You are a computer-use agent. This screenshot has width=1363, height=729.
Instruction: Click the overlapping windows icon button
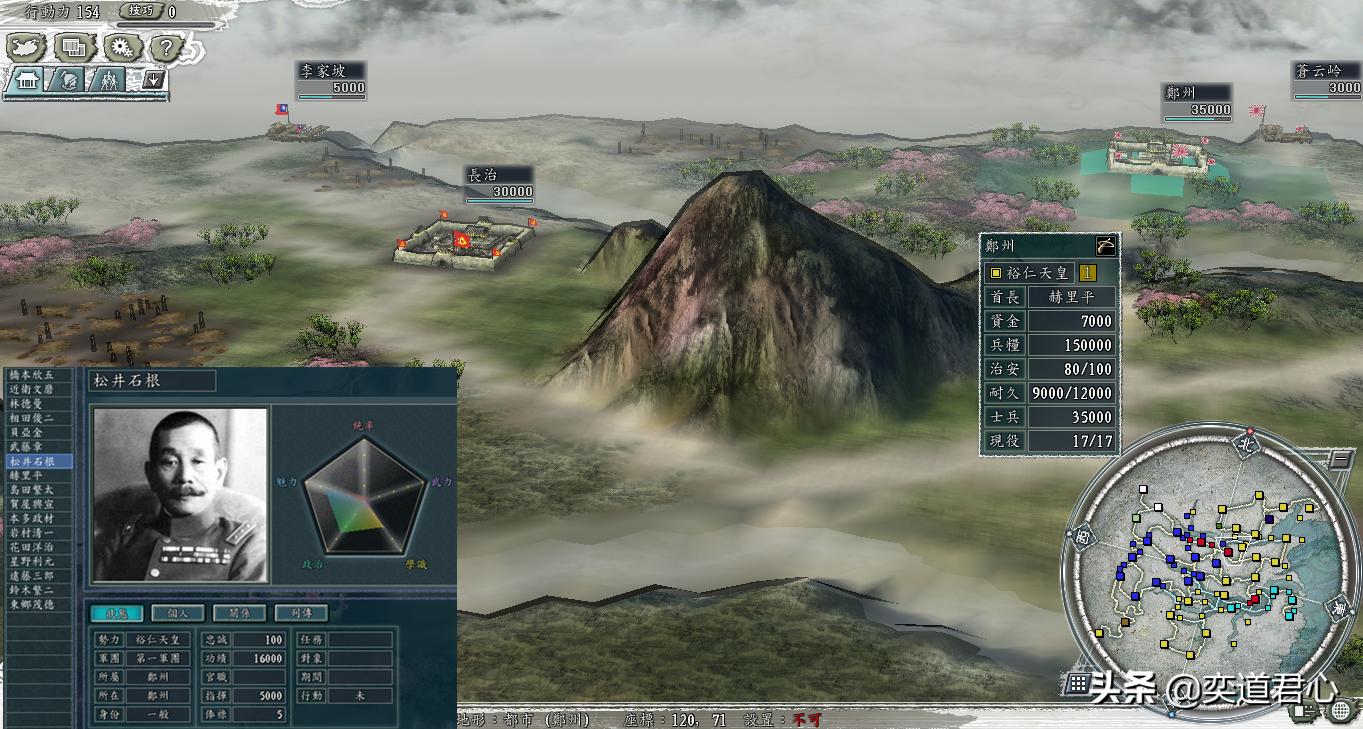(x=73, y=46)
